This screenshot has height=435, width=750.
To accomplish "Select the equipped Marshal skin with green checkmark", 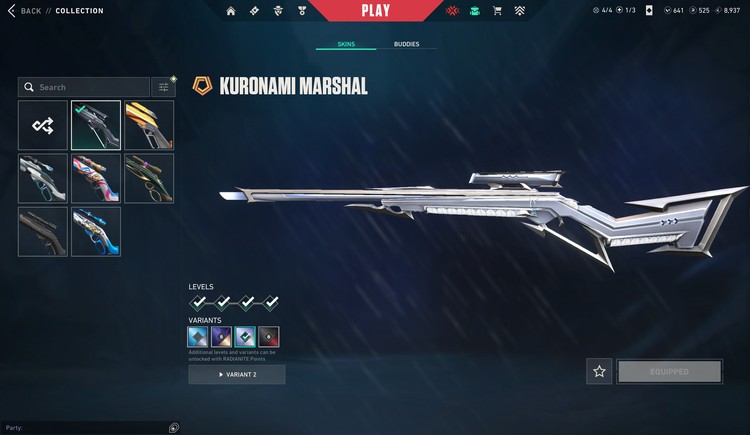I will [96, 125].
